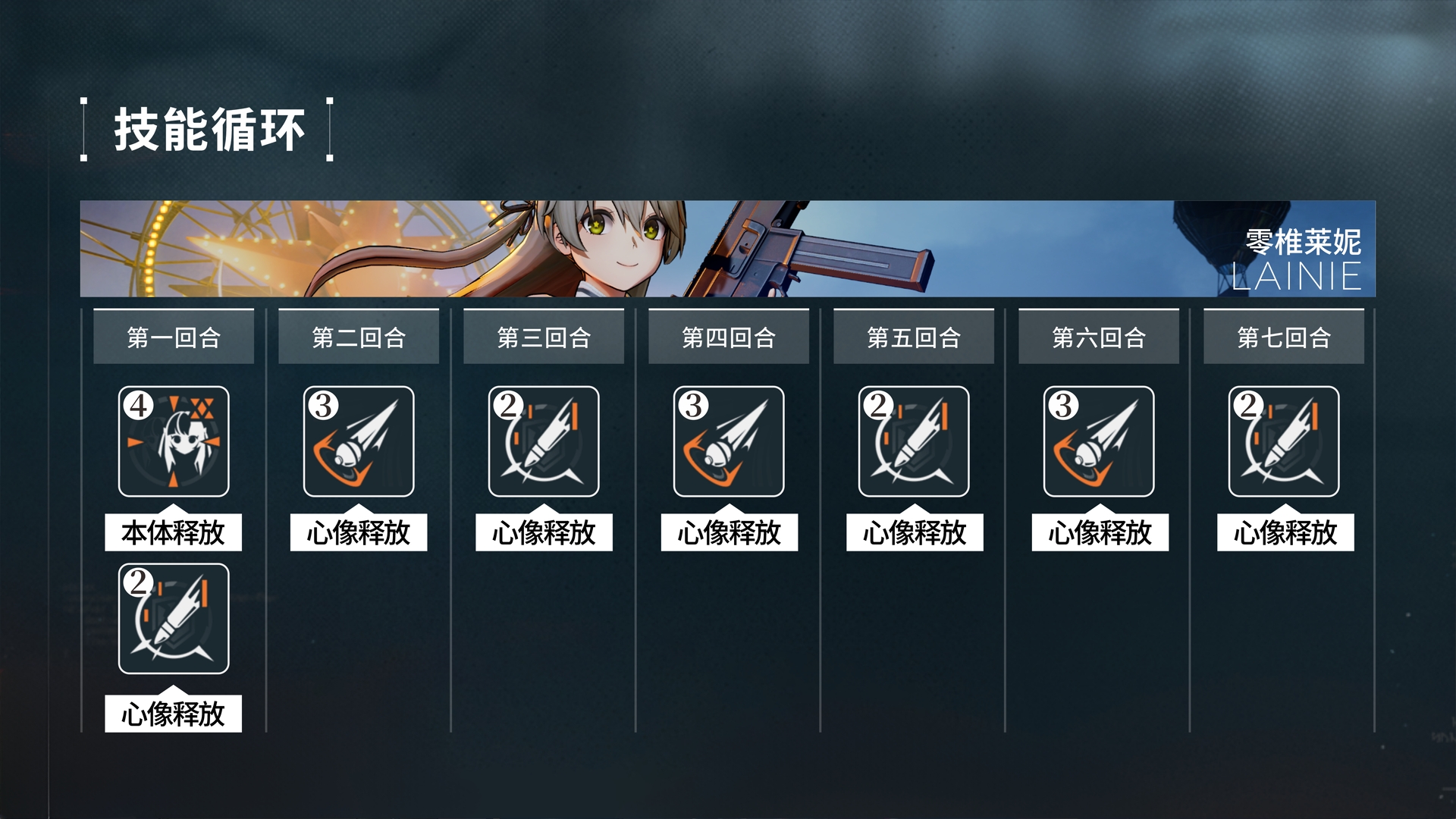
Task: Select the 第二回合 round header
Action: click(x=359, y=337)
